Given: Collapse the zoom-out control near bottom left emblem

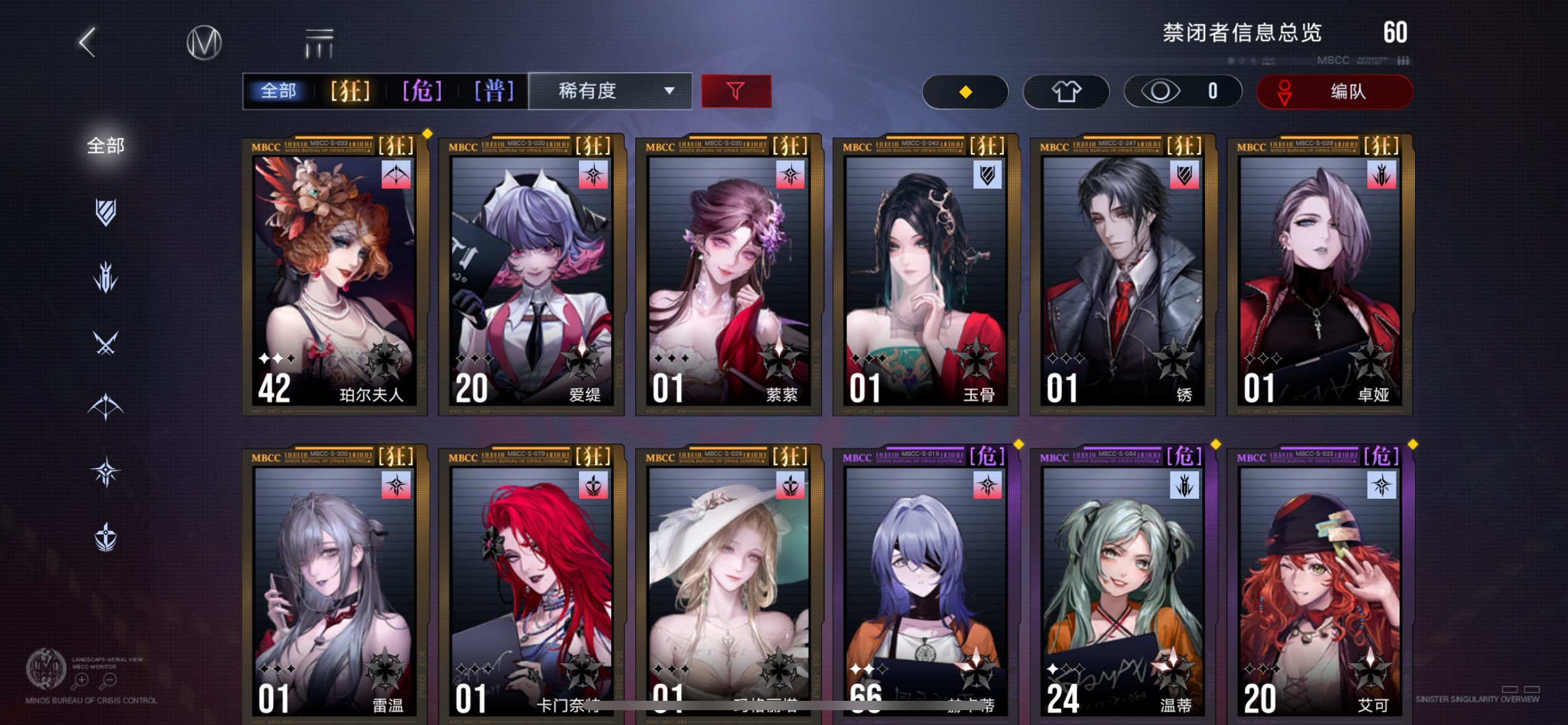Looking at the screenshot, I should [x=109, y=679].
